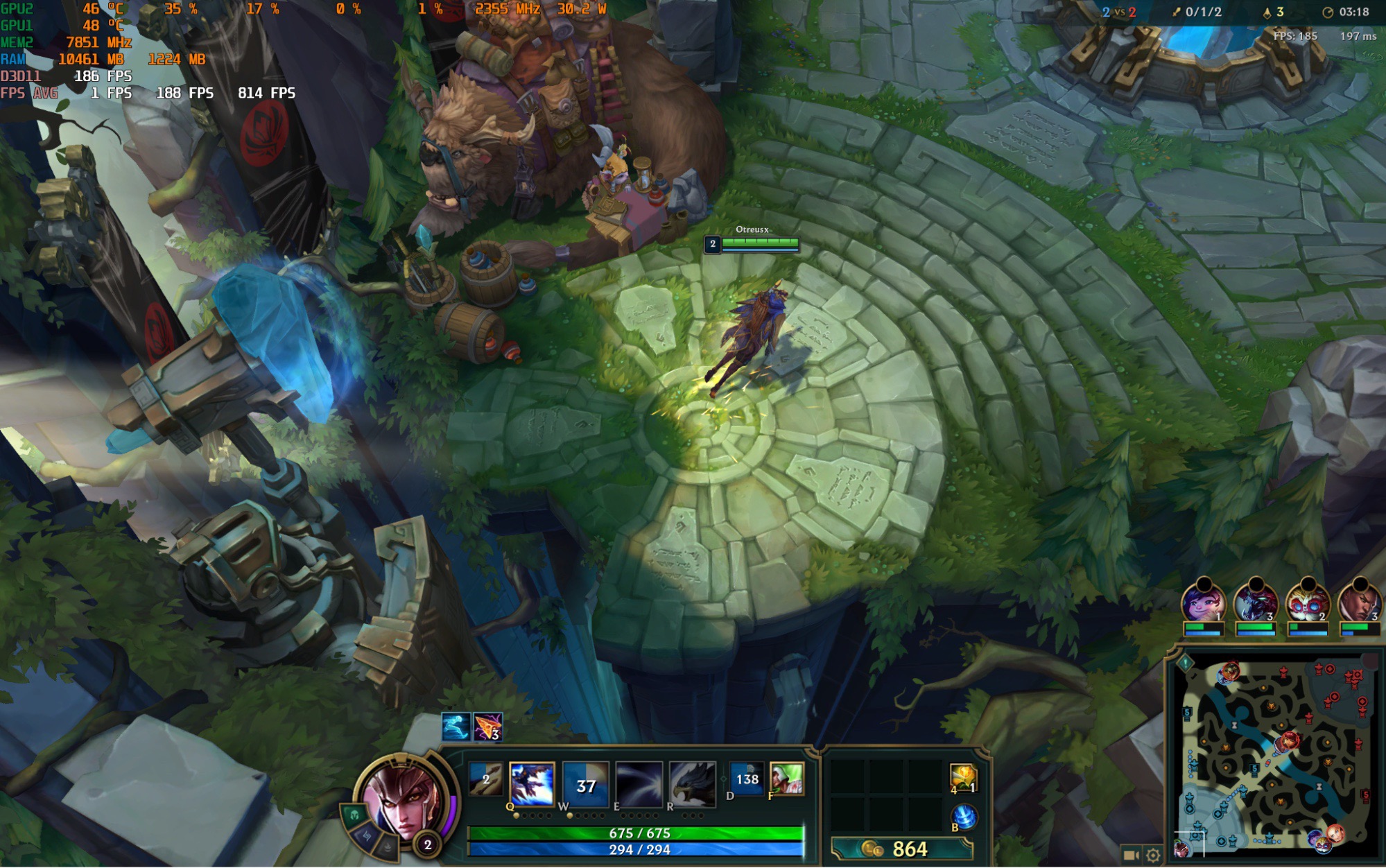The width and height of the screenshot is (1386, 868).
Task: Click the running figure buff icon
Action: click(456, 727)
